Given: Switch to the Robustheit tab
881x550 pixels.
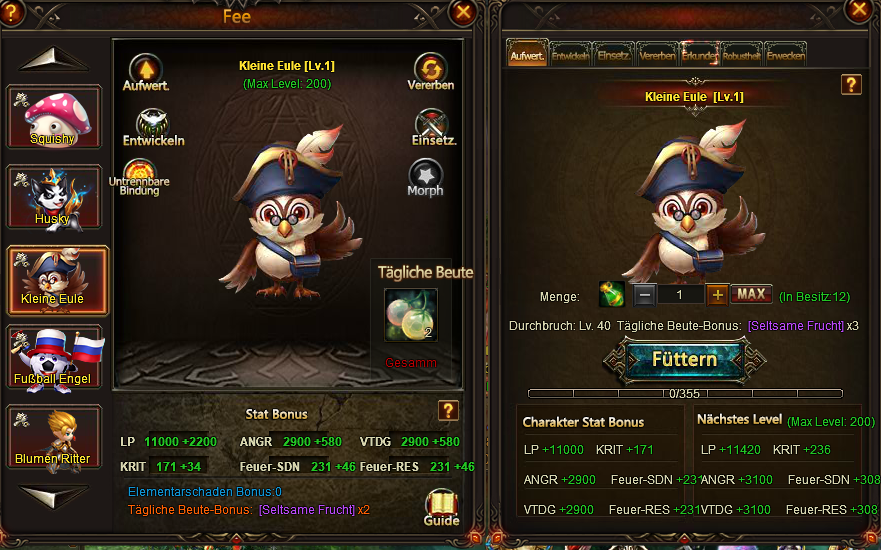Looking at the screenshot, I should click(742, 55).
